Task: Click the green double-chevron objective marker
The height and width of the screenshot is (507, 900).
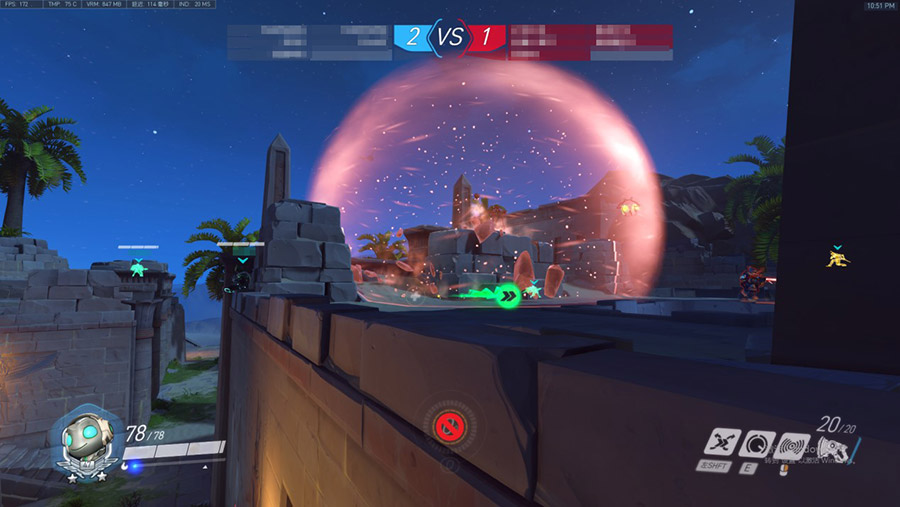Action: click(x=510, y=295)
